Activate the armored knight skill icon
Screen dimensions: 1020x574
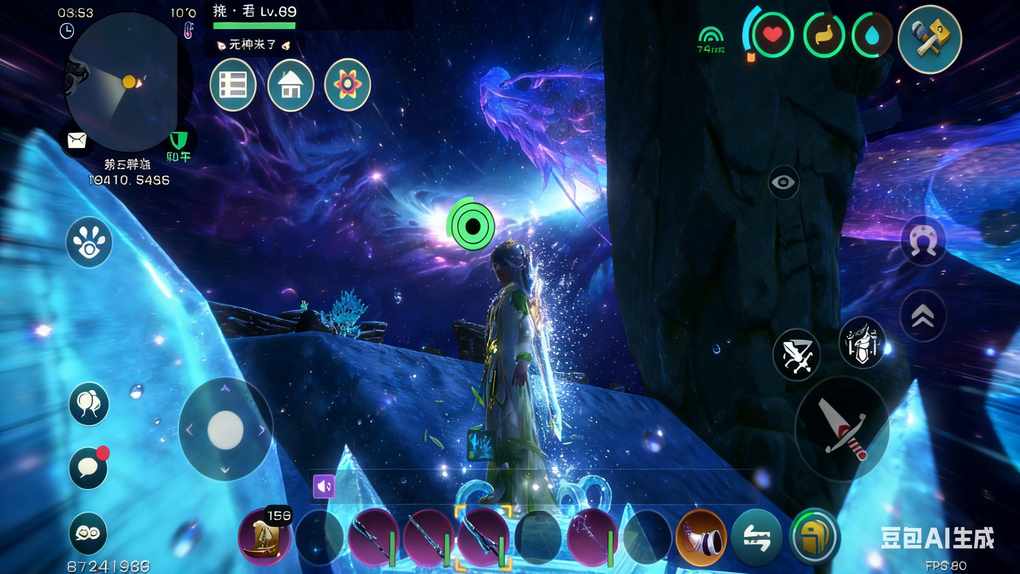point(861,343)
